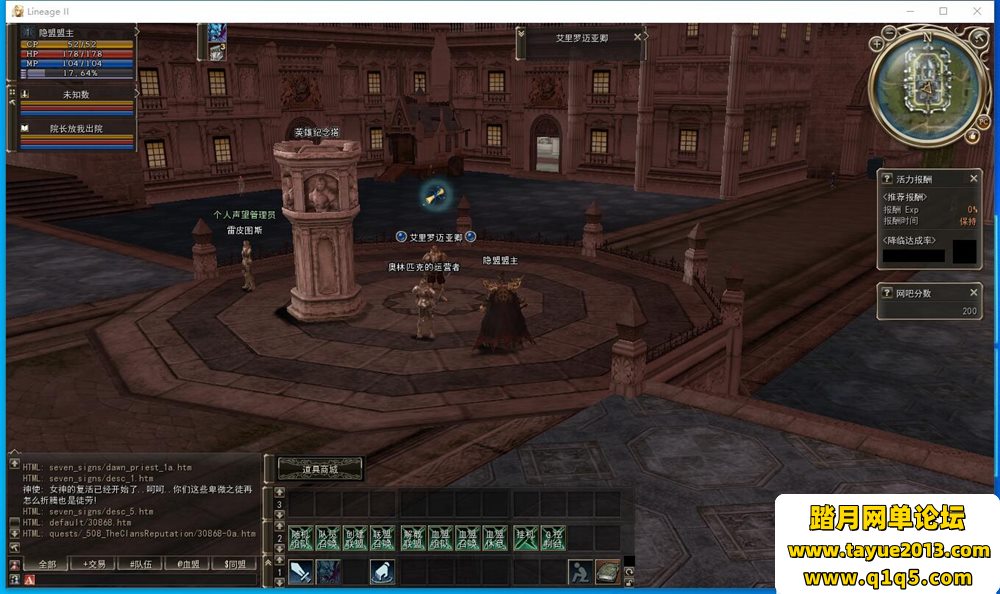Maximize the Lineage II window
This screenshot has height=594, width=1000.
[x=943, y=11]
